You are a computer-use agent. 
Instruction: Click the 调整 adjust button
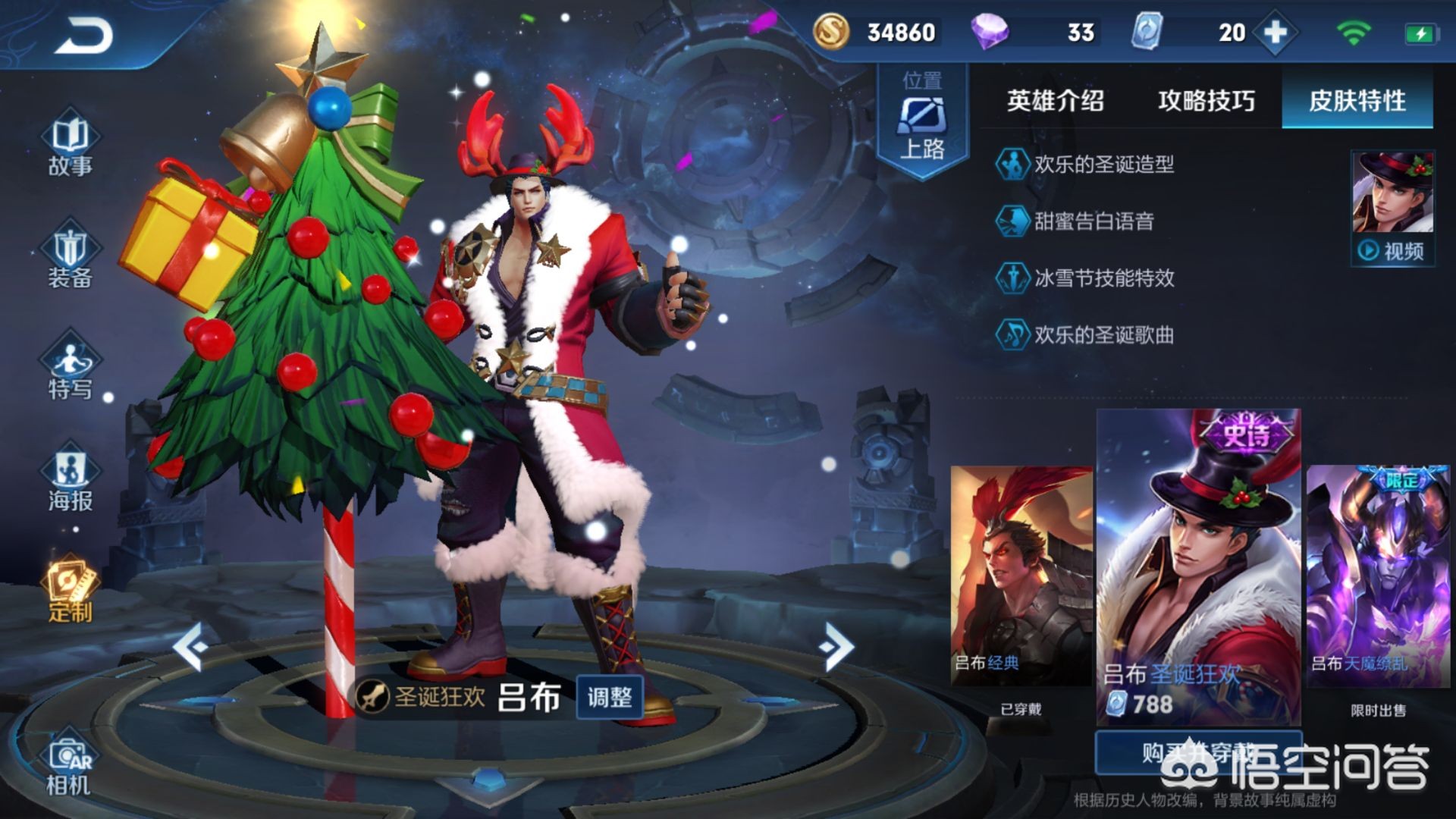coord(609,697)
